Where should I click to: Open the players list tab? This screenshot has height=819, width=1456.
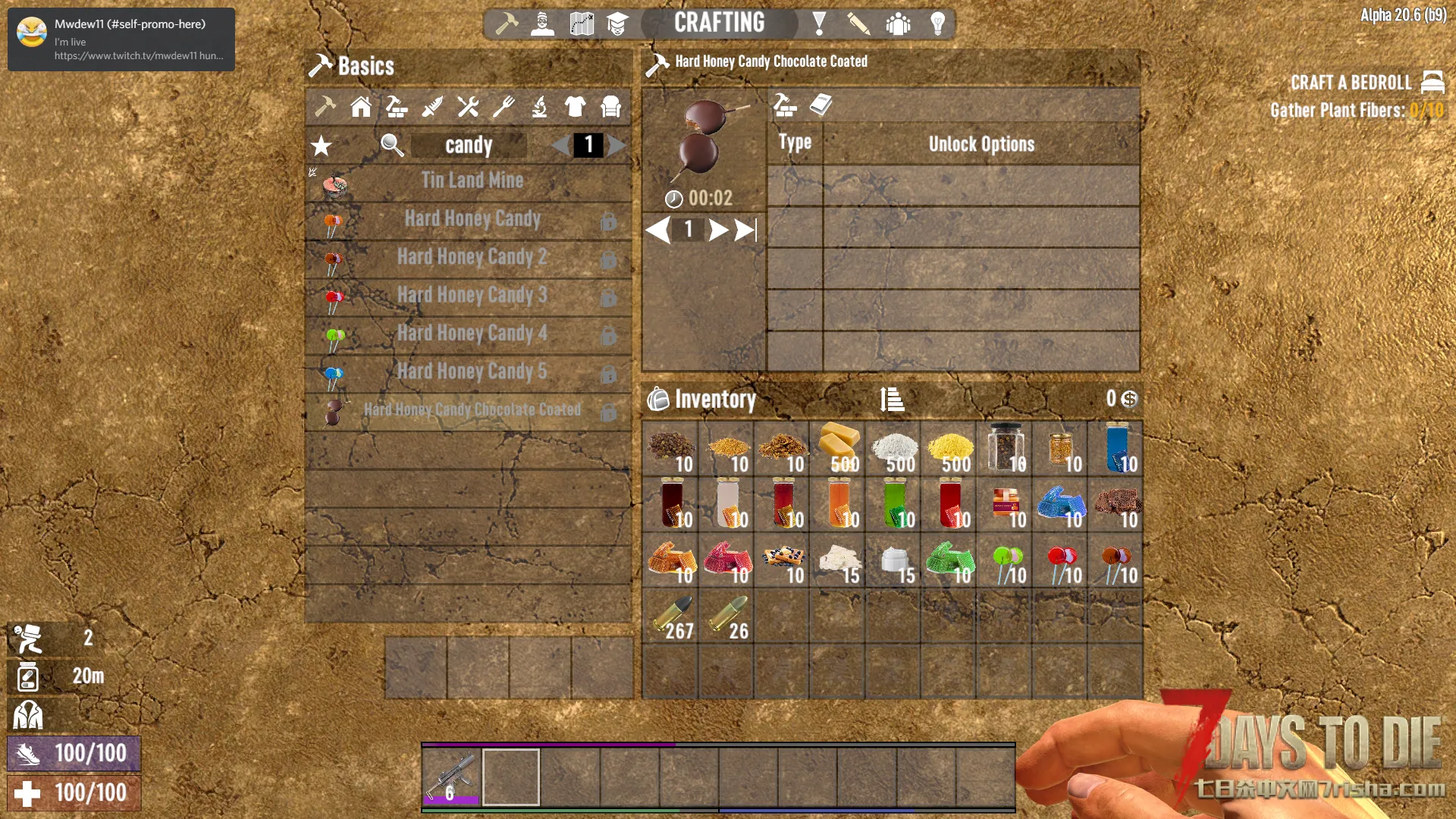[898, 24]
